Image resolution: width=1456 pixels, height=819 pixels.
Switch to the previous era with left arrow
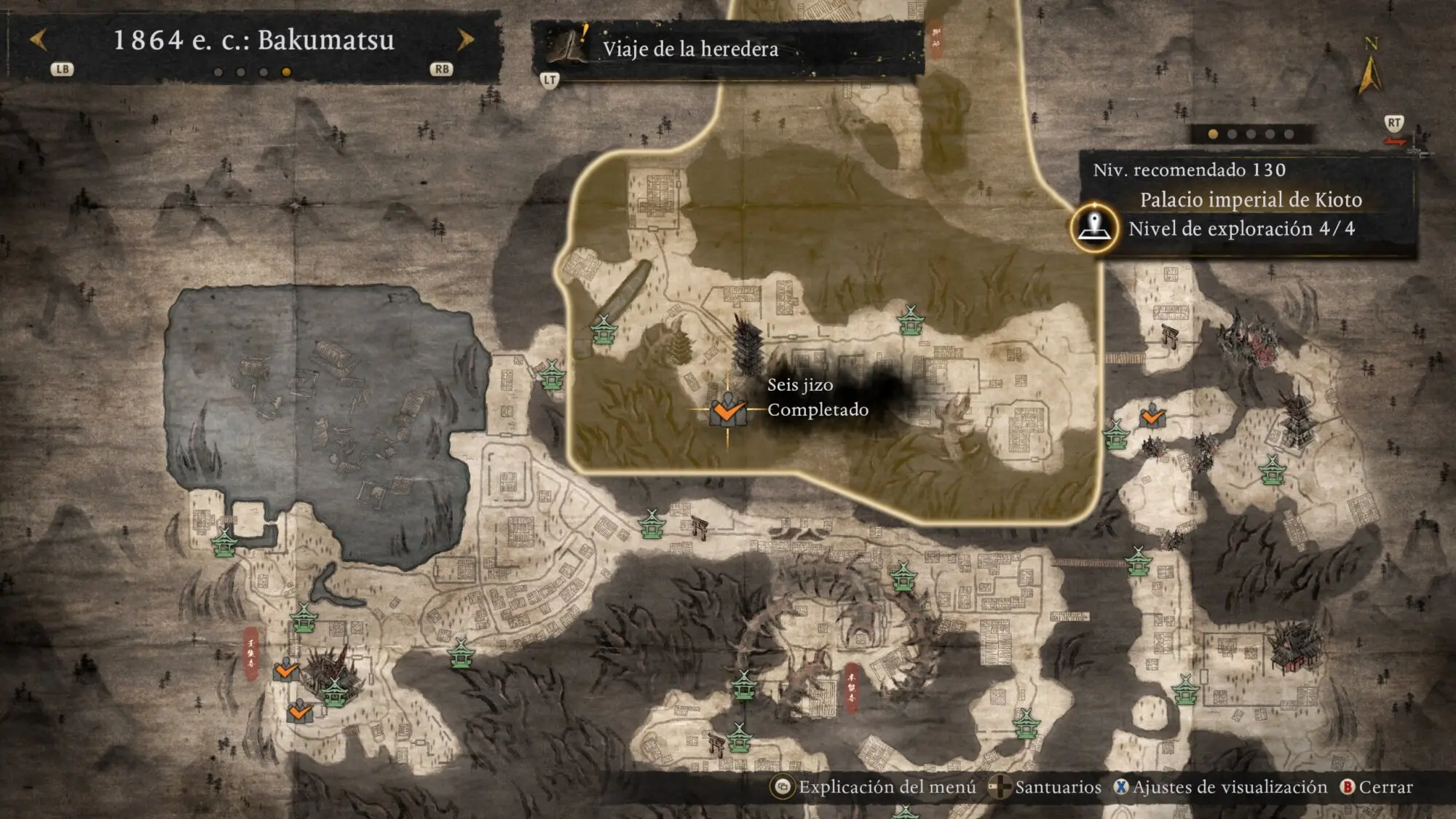click(x=39, y=40)
